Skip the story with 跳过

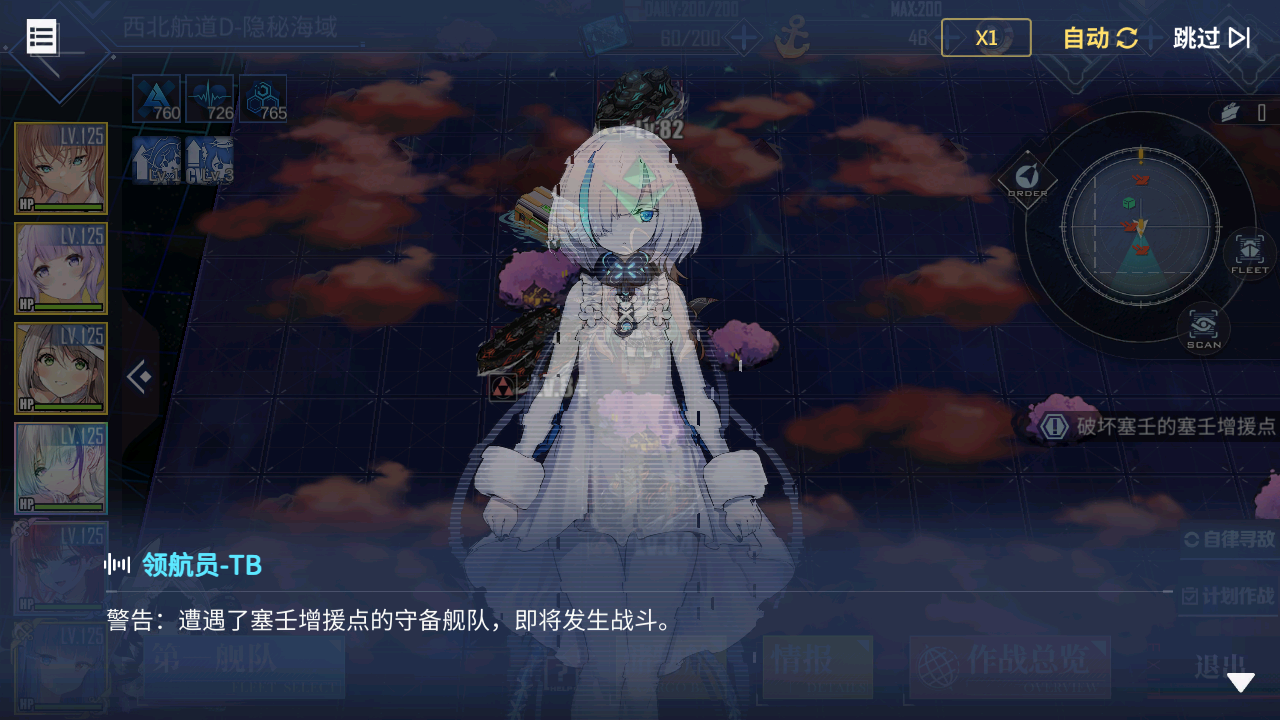click(1211, 38)
